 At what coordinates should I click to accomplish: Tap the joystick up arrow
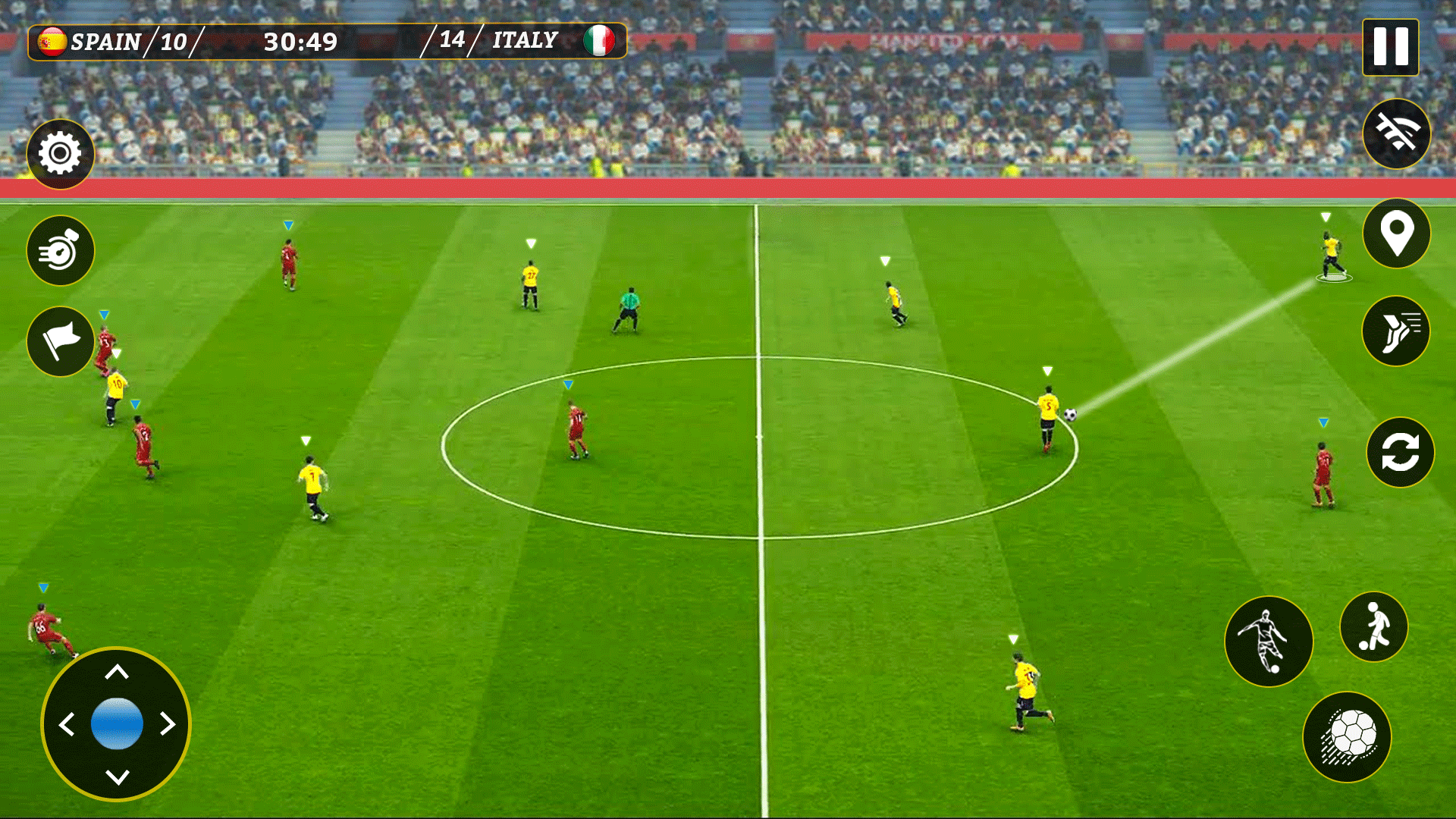point(117,672)
